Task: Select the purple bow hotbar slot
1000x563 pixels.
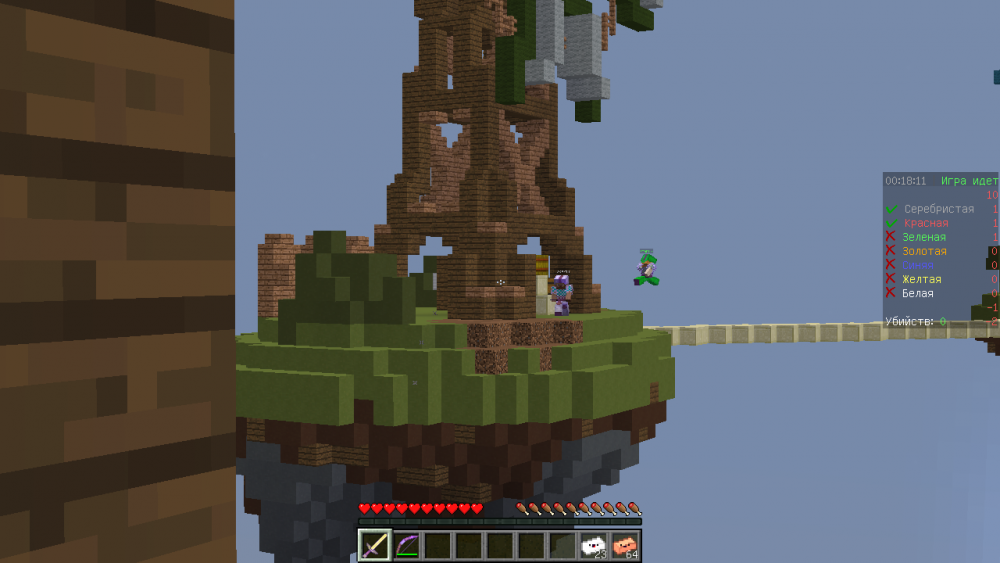Action: (406, 545)
